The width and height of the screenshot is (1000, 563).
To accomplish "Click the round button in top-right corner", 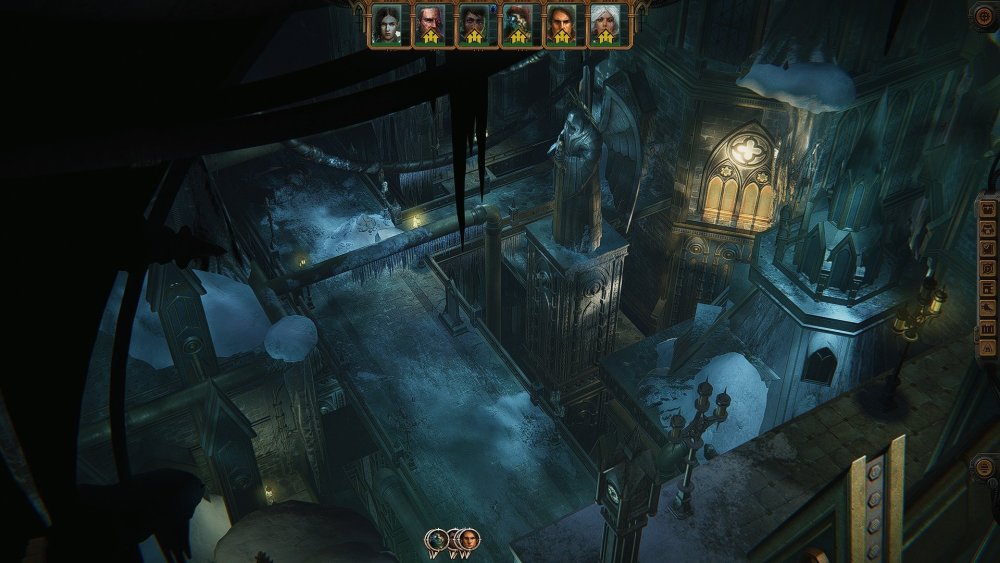I will pos(985,15).
